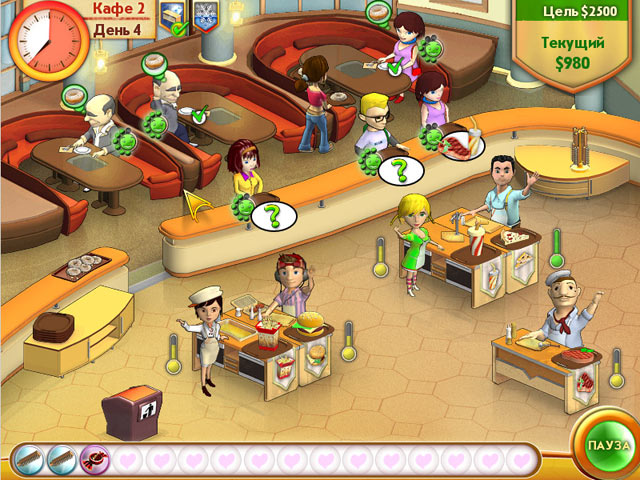Viewport: 640px width, 480px height.
Task: Select the blue badge with green checkmark
Action: coord(172,17)
